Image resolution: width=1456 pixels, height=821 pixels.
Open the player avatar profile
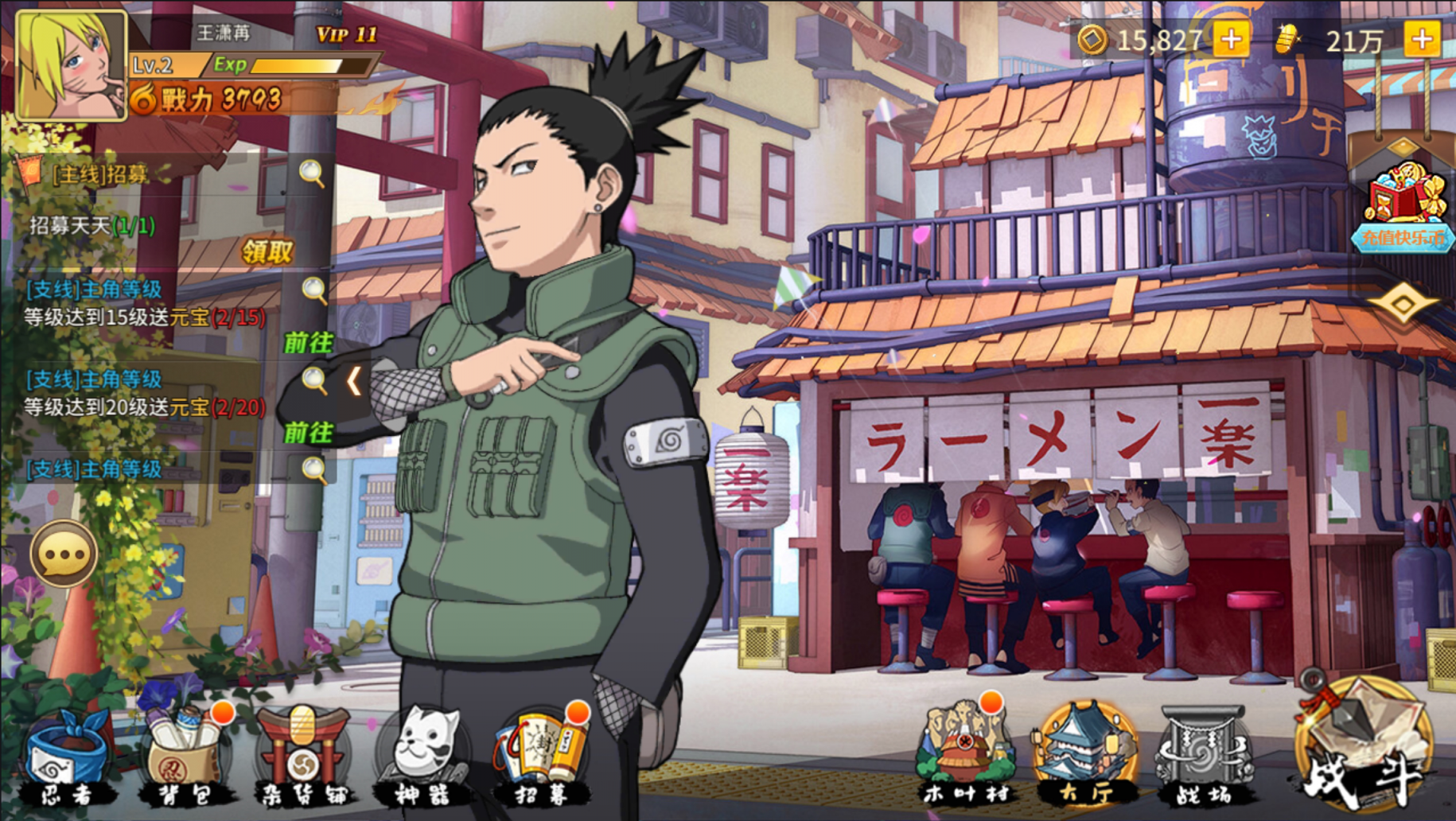click(71, 66)
